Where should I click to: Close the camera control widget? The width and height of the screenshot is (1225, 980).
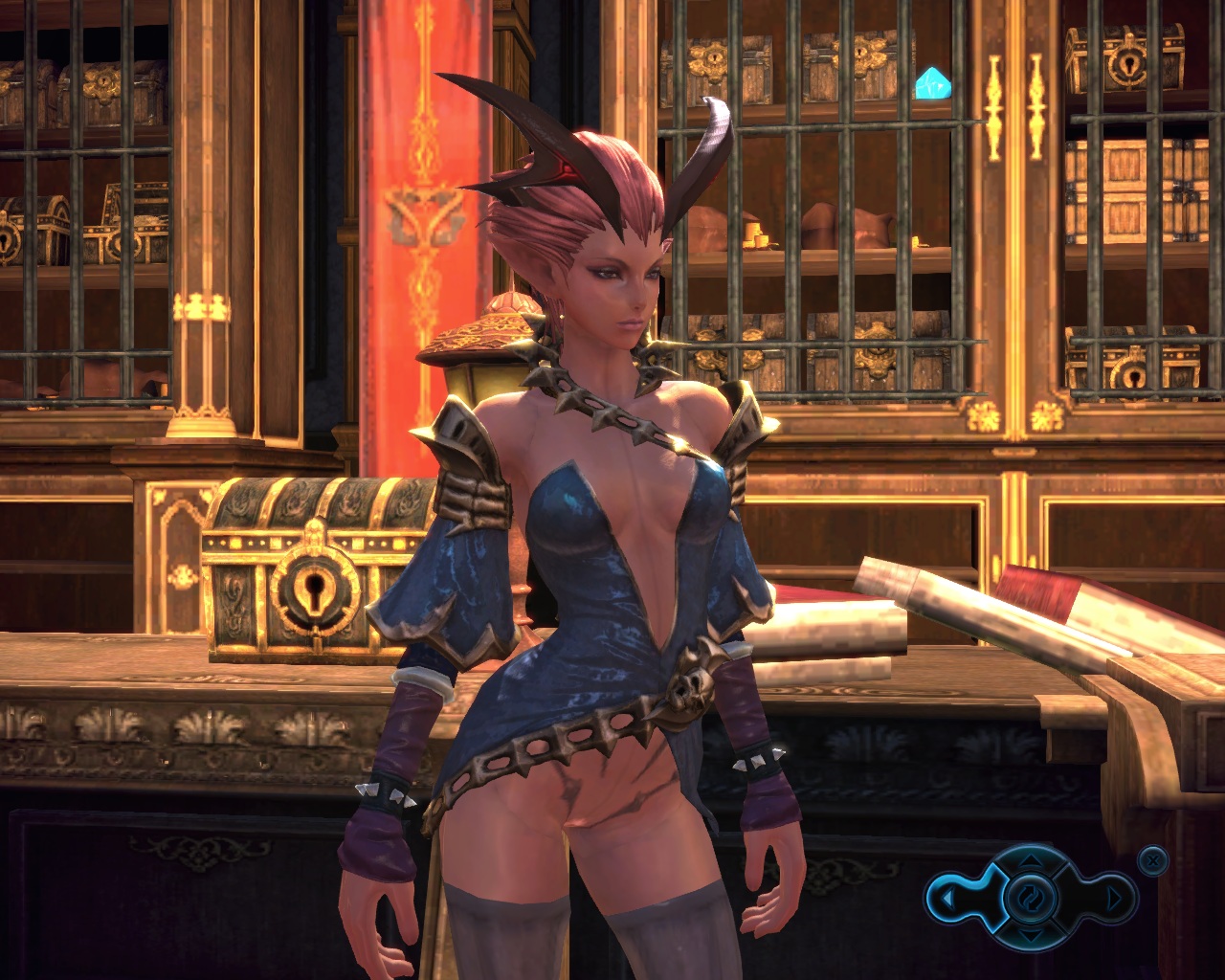click(1154, 860)
